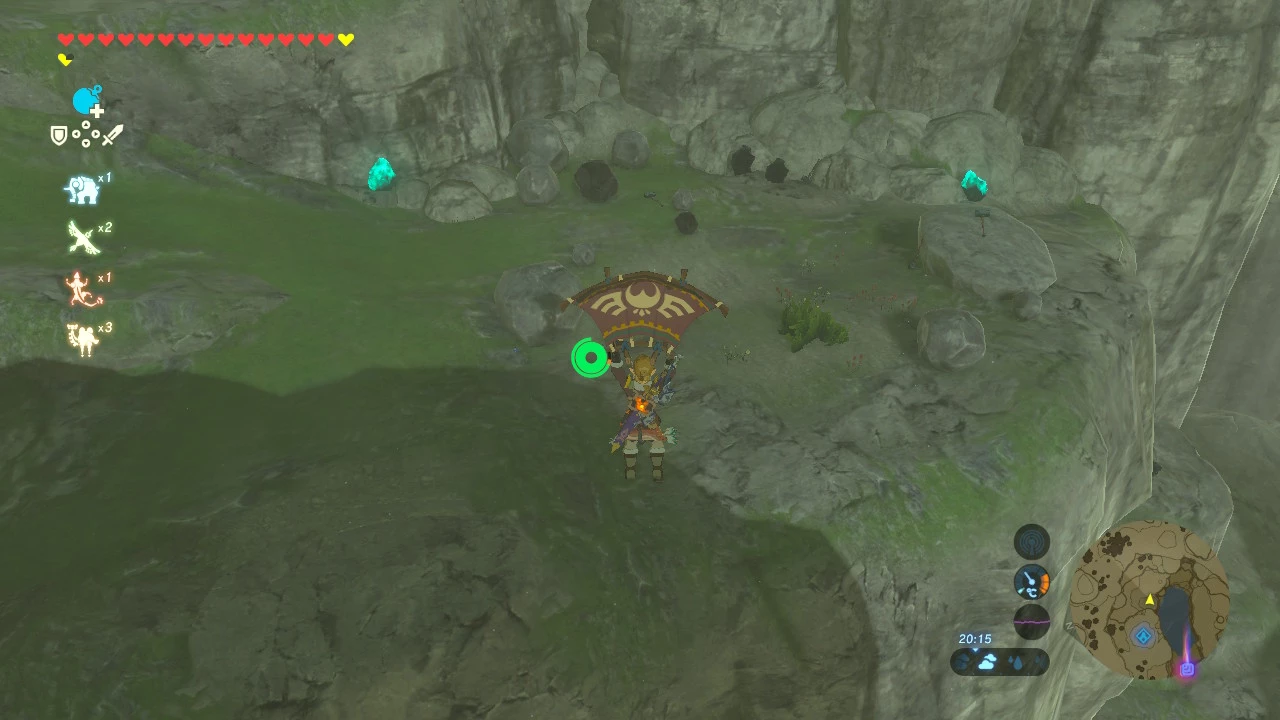Click the temperature gauge icon
Screen dimensions: 1280x720
pyautogui.click(x=1032, y=581)
